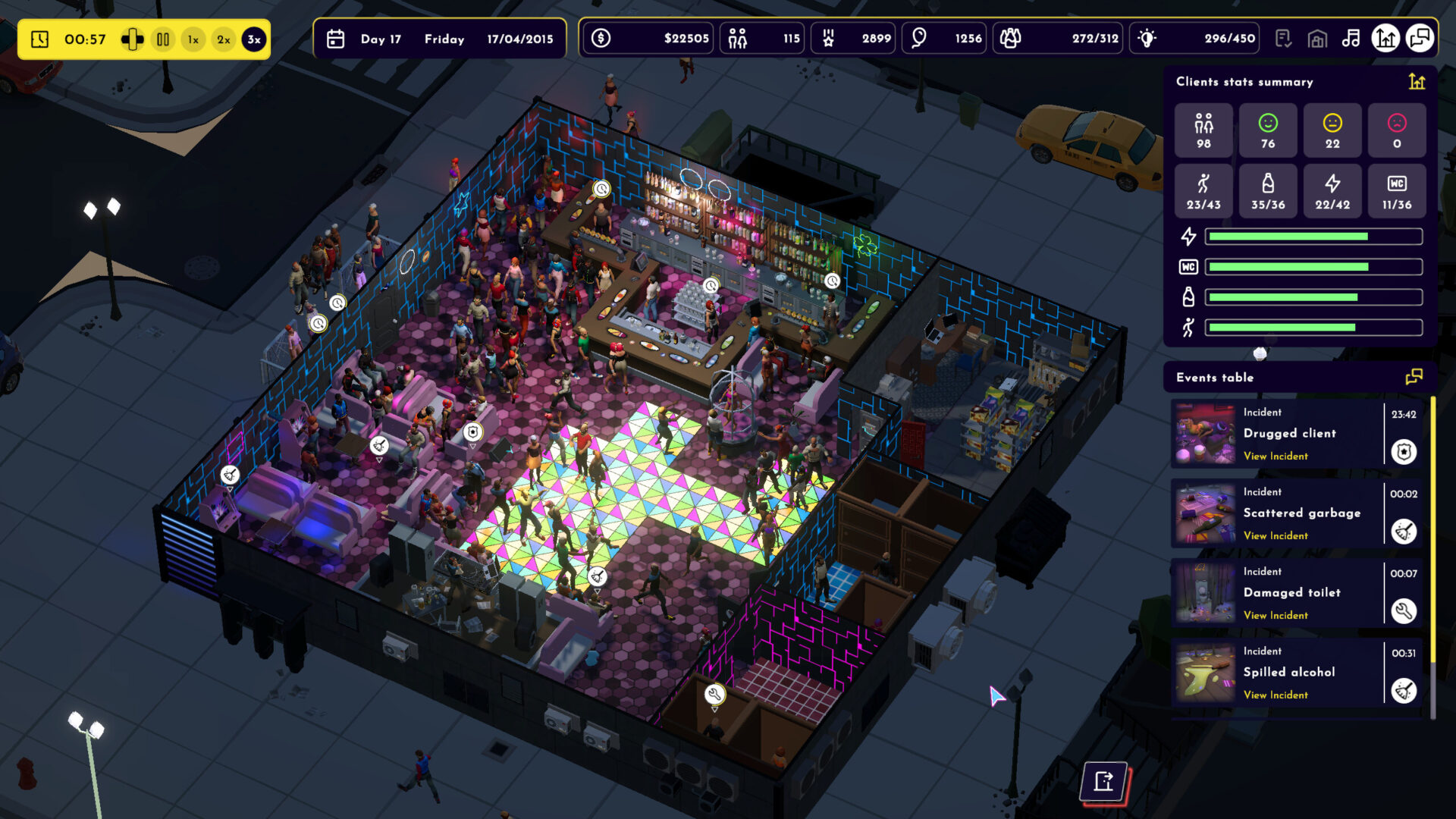Click the wrench icon for Damaged toilet

coord(1404,611)
